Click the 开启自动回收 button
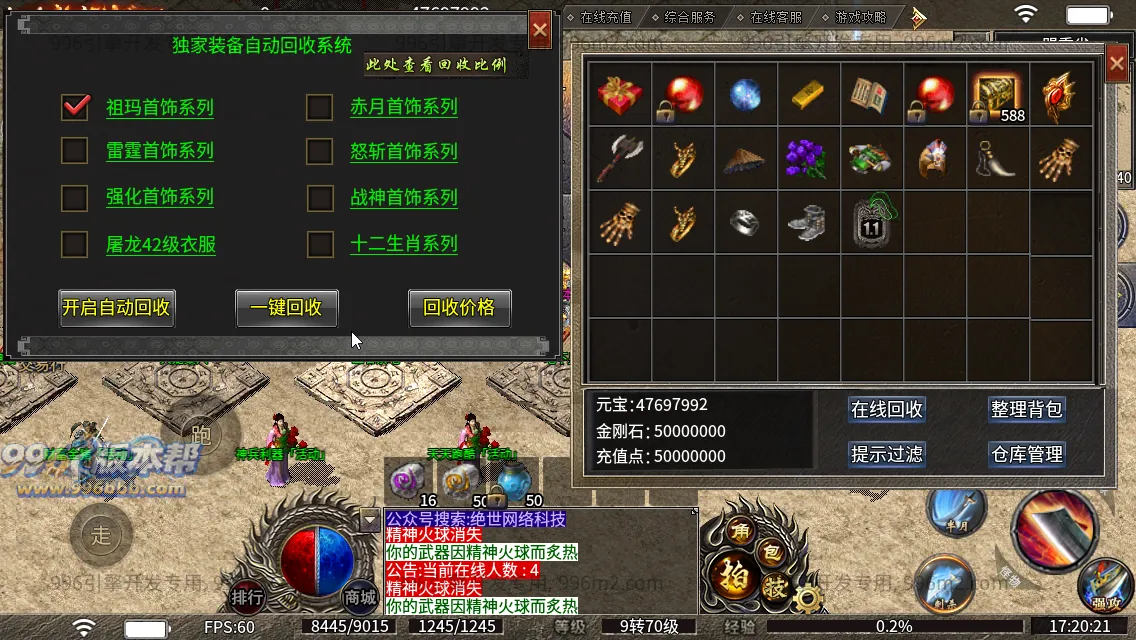Screen dimensions: 1136x640 click(116, 308)
